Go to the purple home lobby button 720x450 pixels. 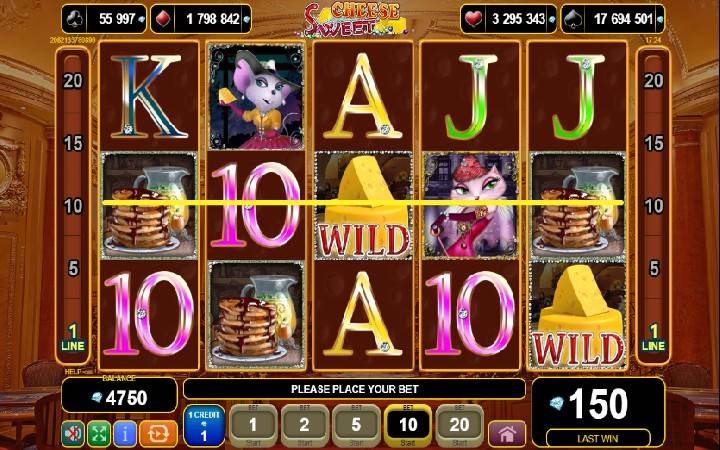(x=507, y=434)
